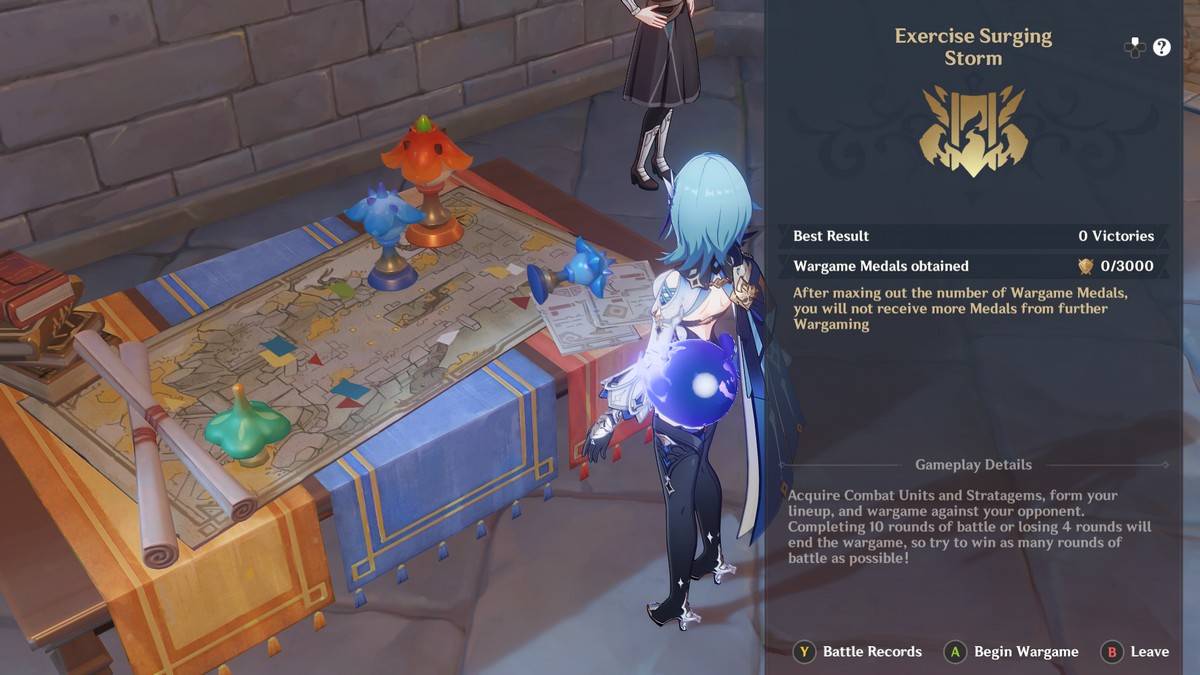
Task: Open Battle Records
Action: point(859,652)
